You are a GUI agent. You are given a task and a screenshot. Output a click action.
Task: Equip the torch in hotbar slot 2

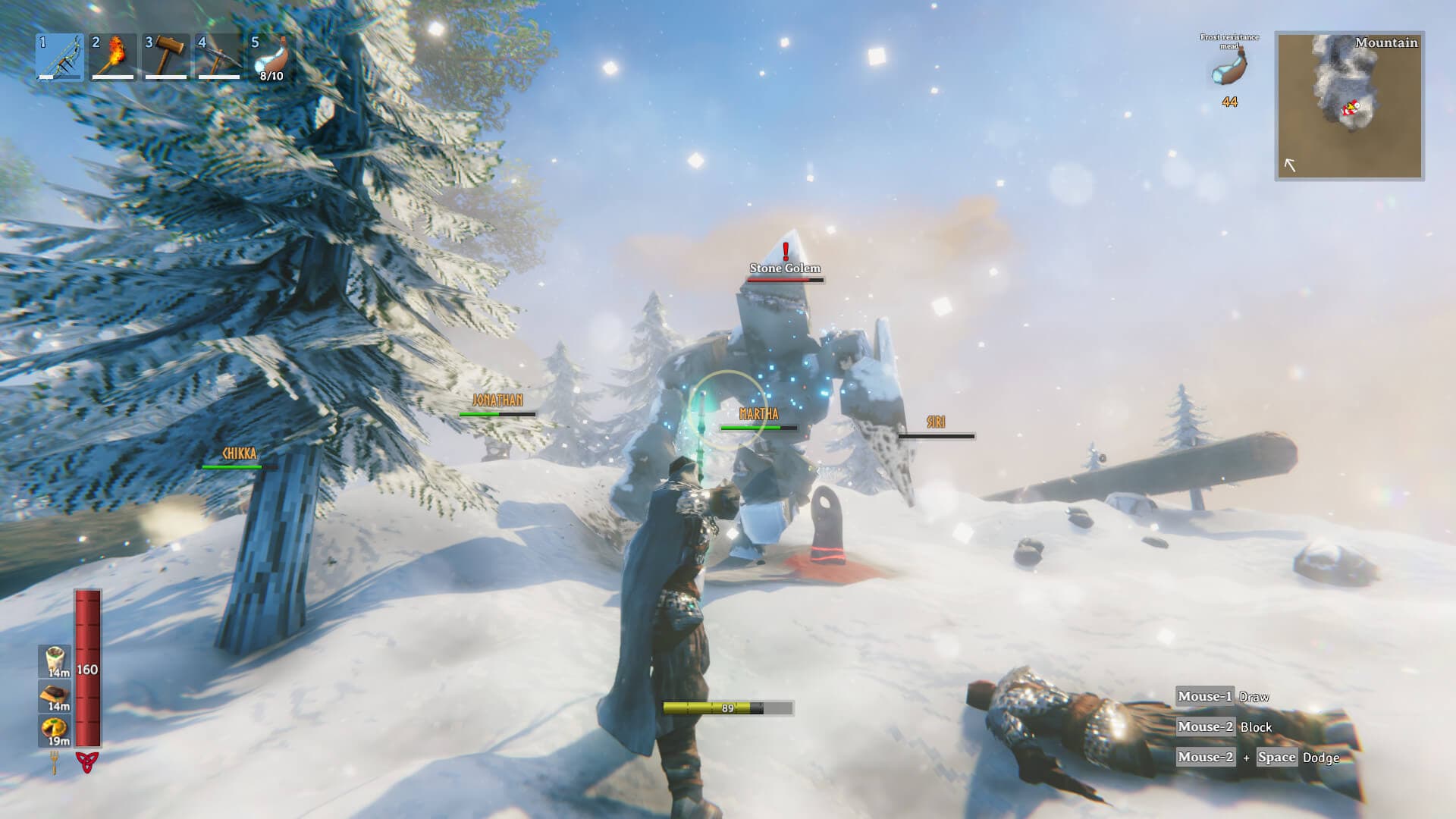point(112,57)
